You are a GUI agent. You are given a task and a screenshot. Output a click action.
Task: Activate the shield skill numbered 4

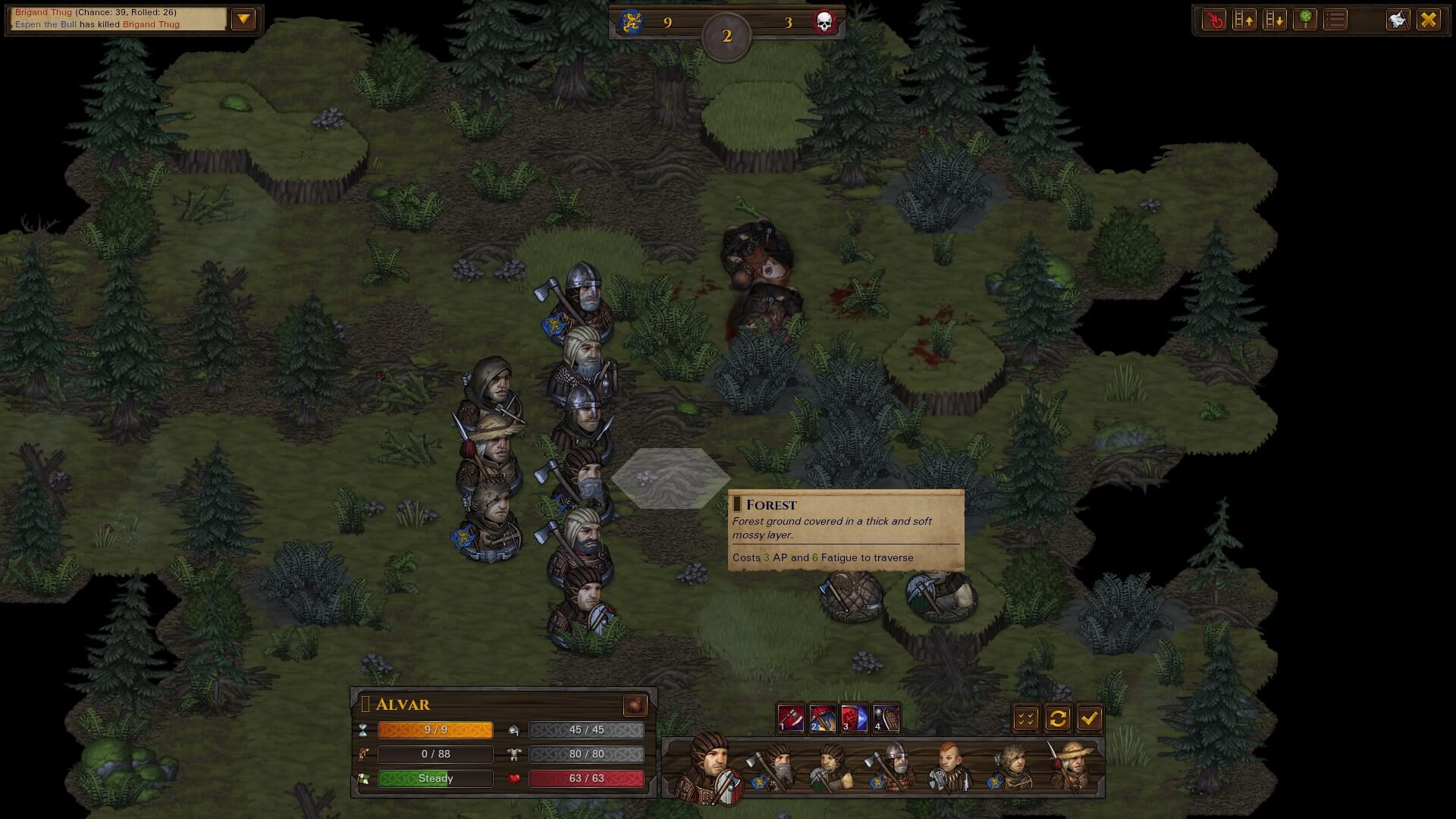[x=886, y=717]
